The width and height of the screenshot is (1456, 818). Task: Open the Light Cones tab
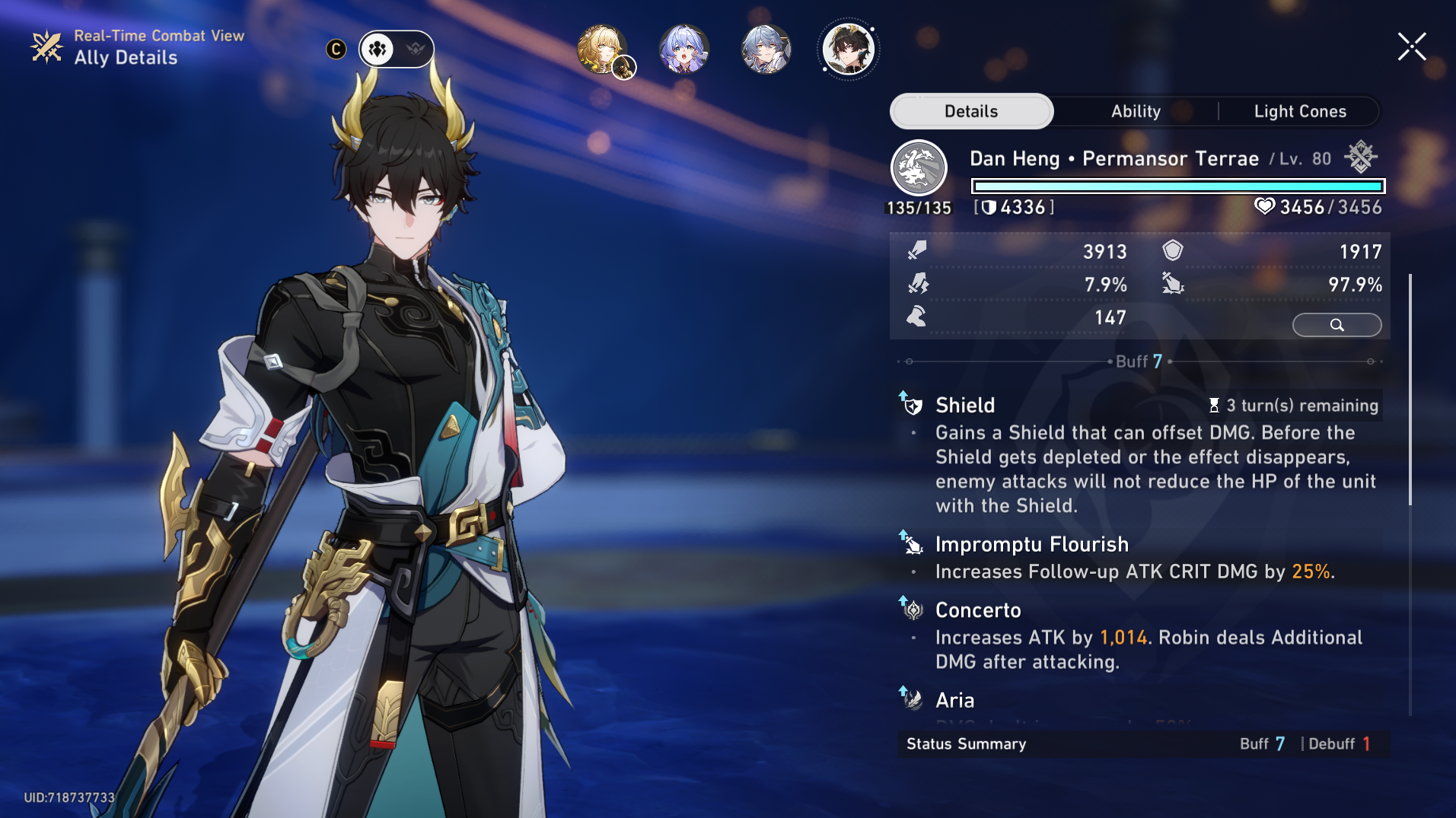1299,112
